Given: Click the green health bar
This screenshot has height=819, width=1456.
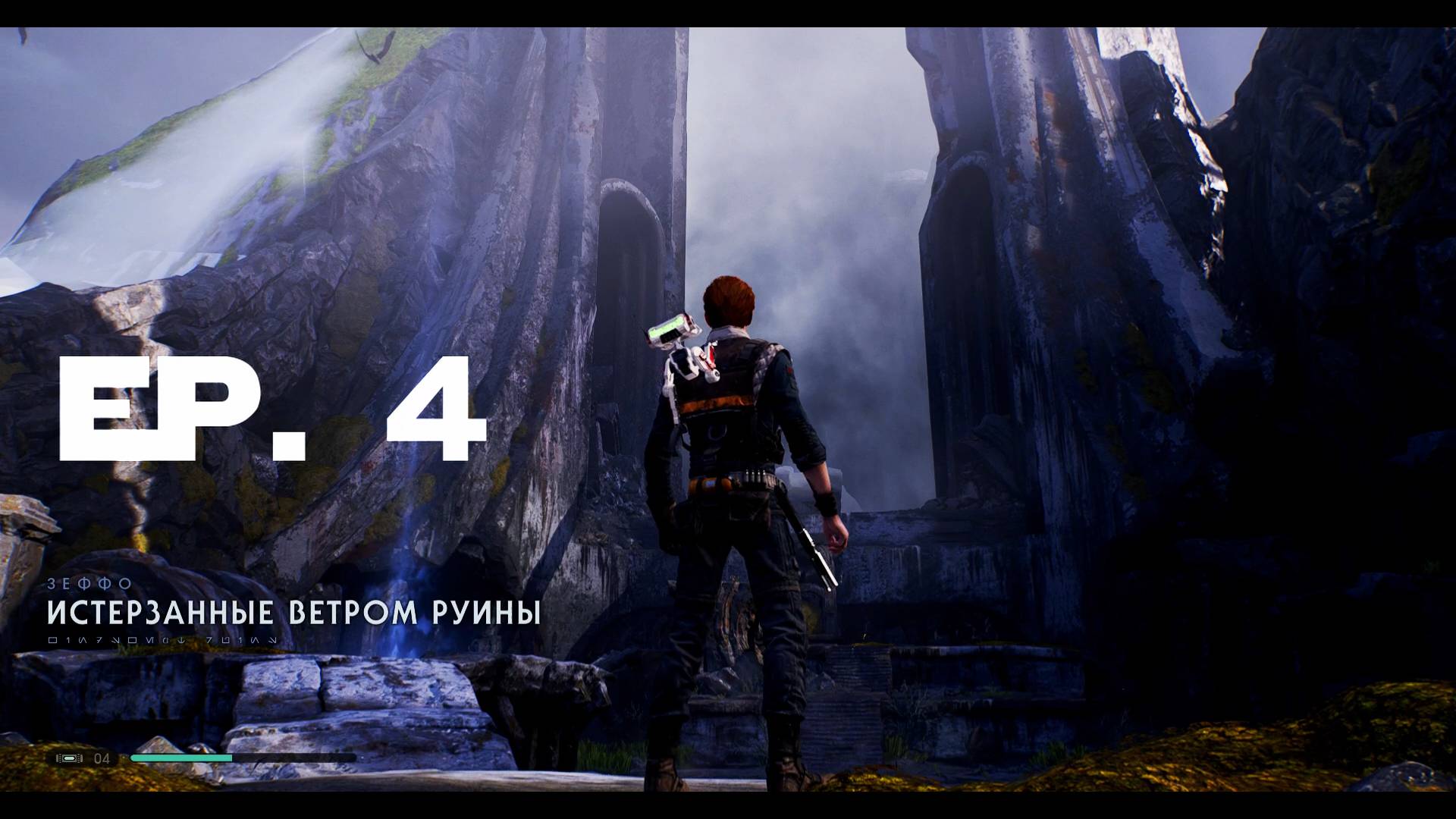Looking at the screenshot, I should 182,756.
